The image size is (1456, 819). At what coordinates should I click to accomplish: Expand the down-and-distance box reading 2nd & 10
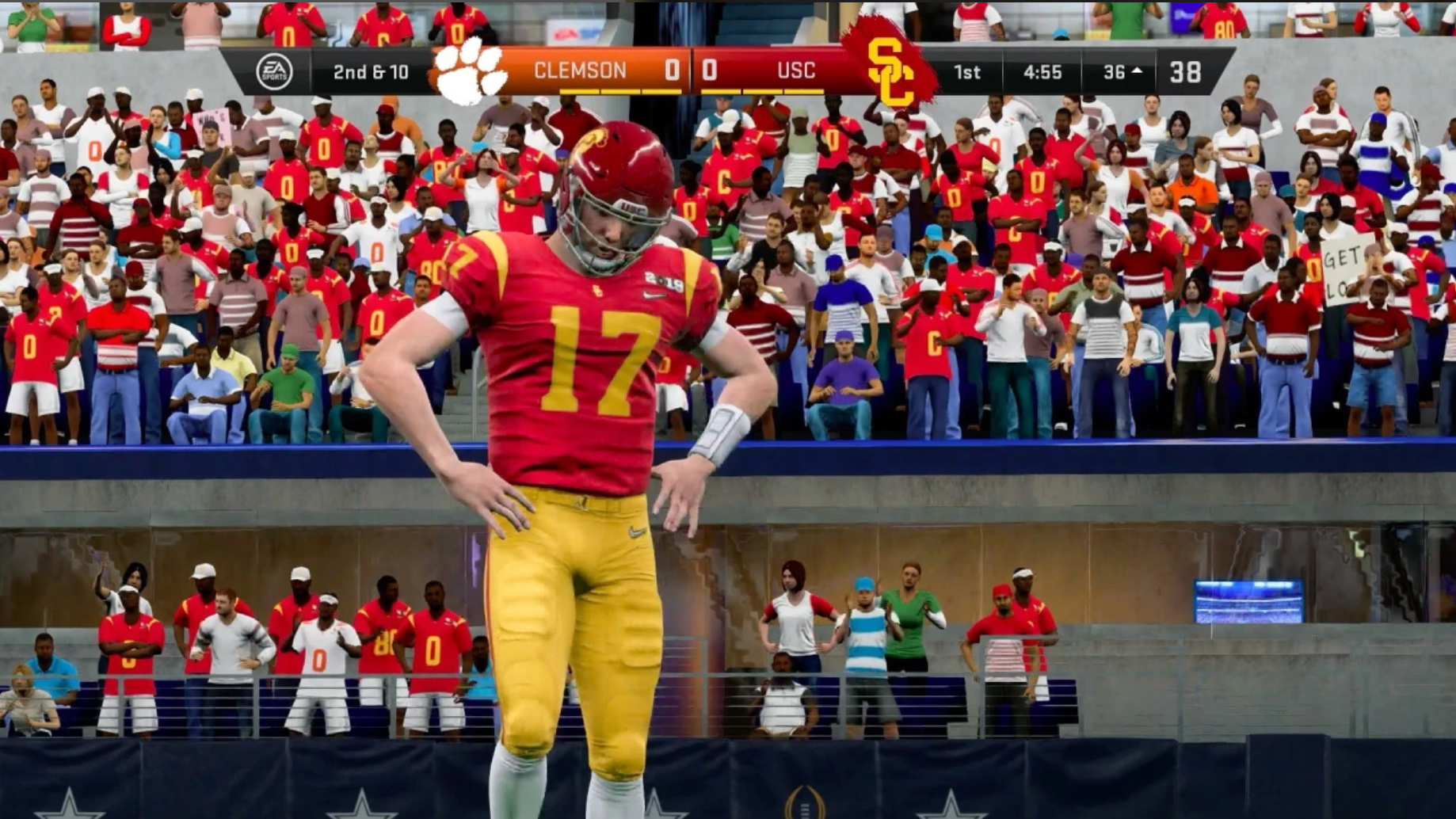[x=369, y=70]
